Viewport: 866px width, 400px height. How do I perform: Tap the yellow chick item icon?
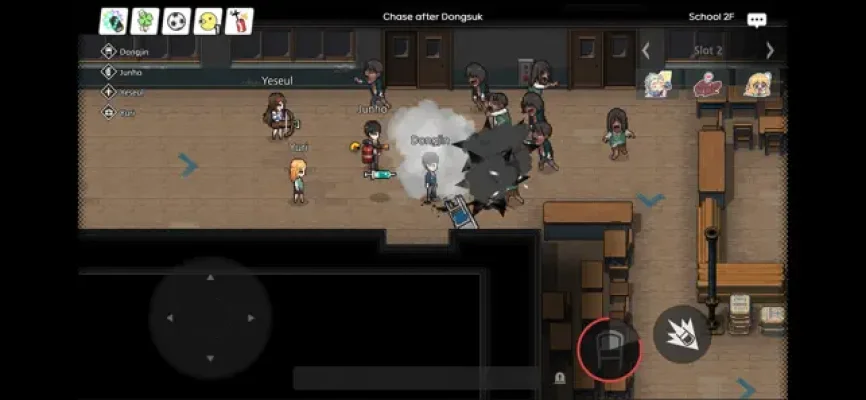click(208, 21)
